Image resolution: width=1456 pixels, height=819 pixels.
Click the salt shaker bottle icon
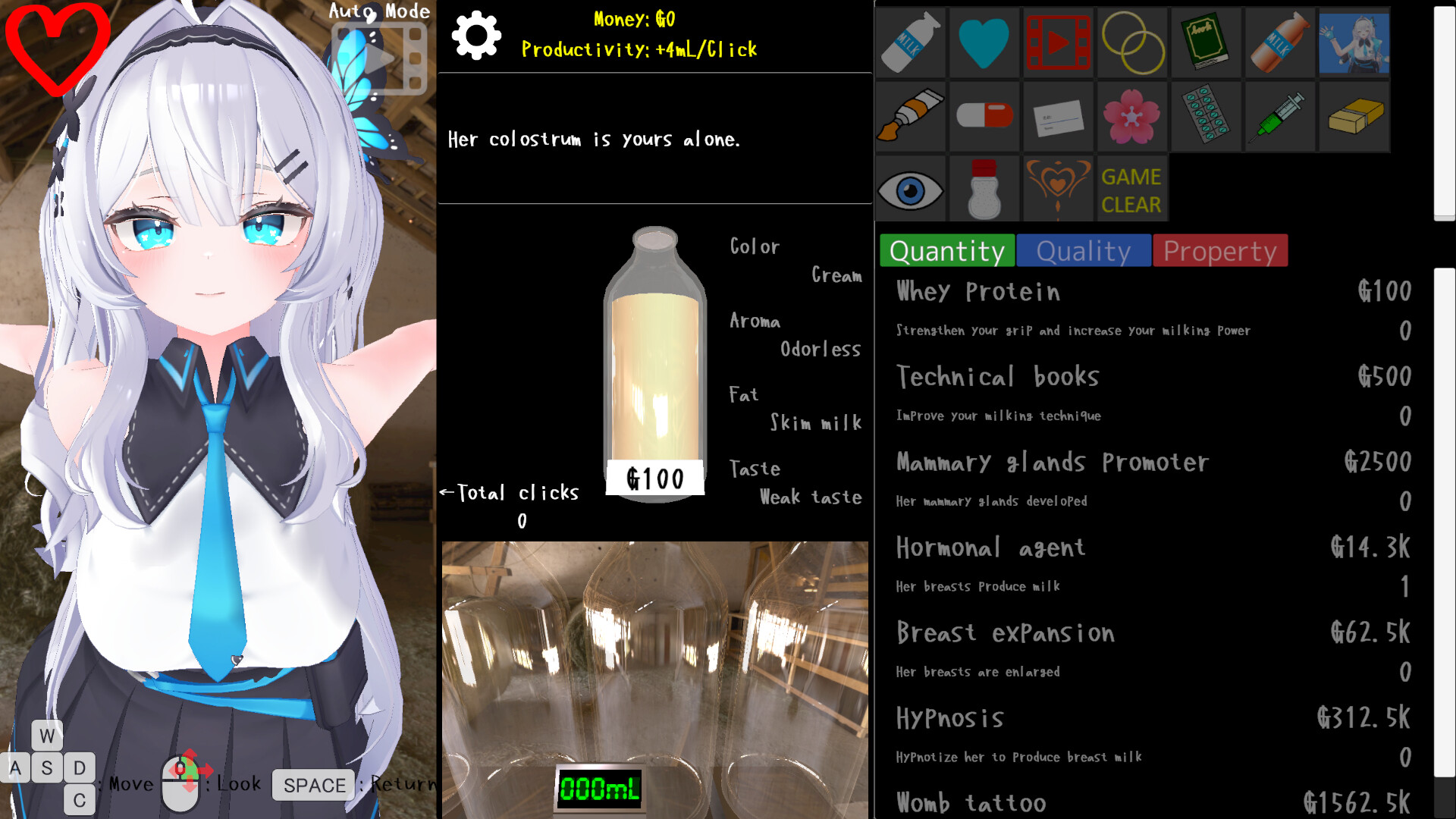[x=984, y=188]
